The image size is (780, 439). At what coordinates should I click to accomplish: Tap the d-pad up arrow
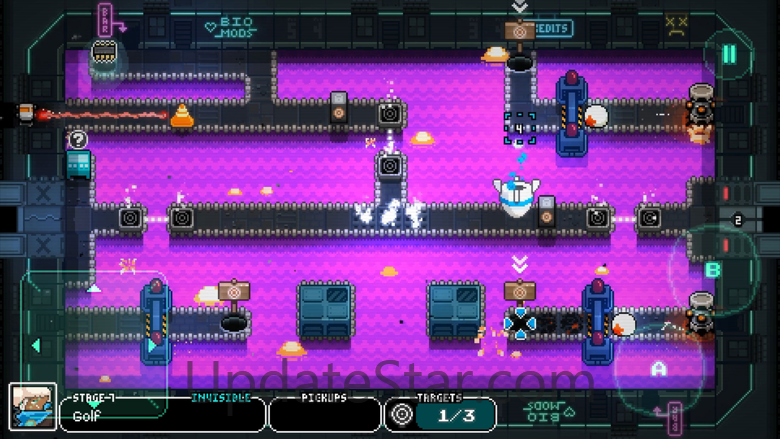click(x=94, y=289)
